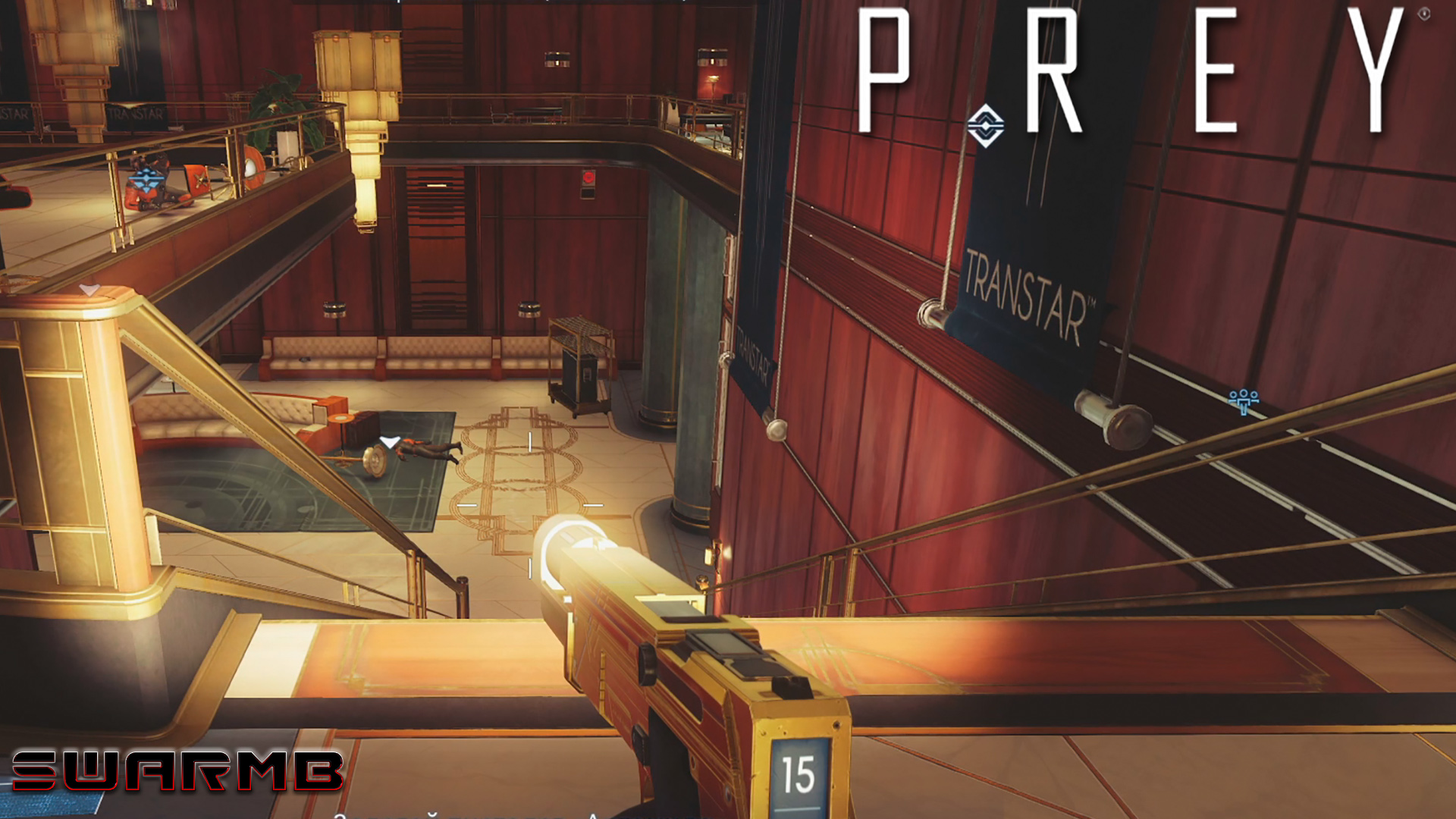This screenshot has height=819, width=1456.
Task: Click the wall-mounted speaker button near the column
Action: point(529,308)
